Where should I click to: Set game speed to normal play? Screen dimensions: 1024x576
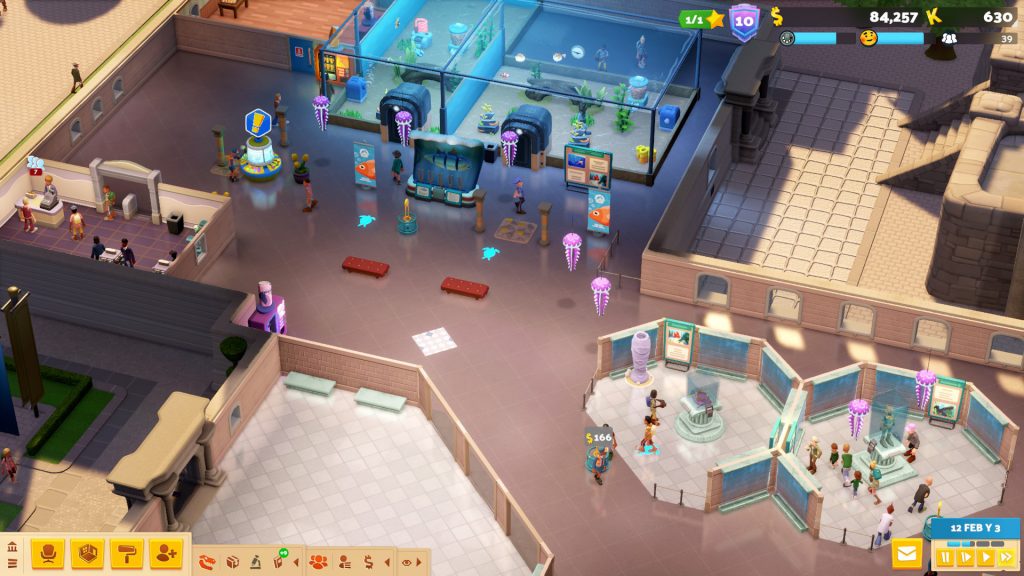pyautogui.click(x=986, y=557)
